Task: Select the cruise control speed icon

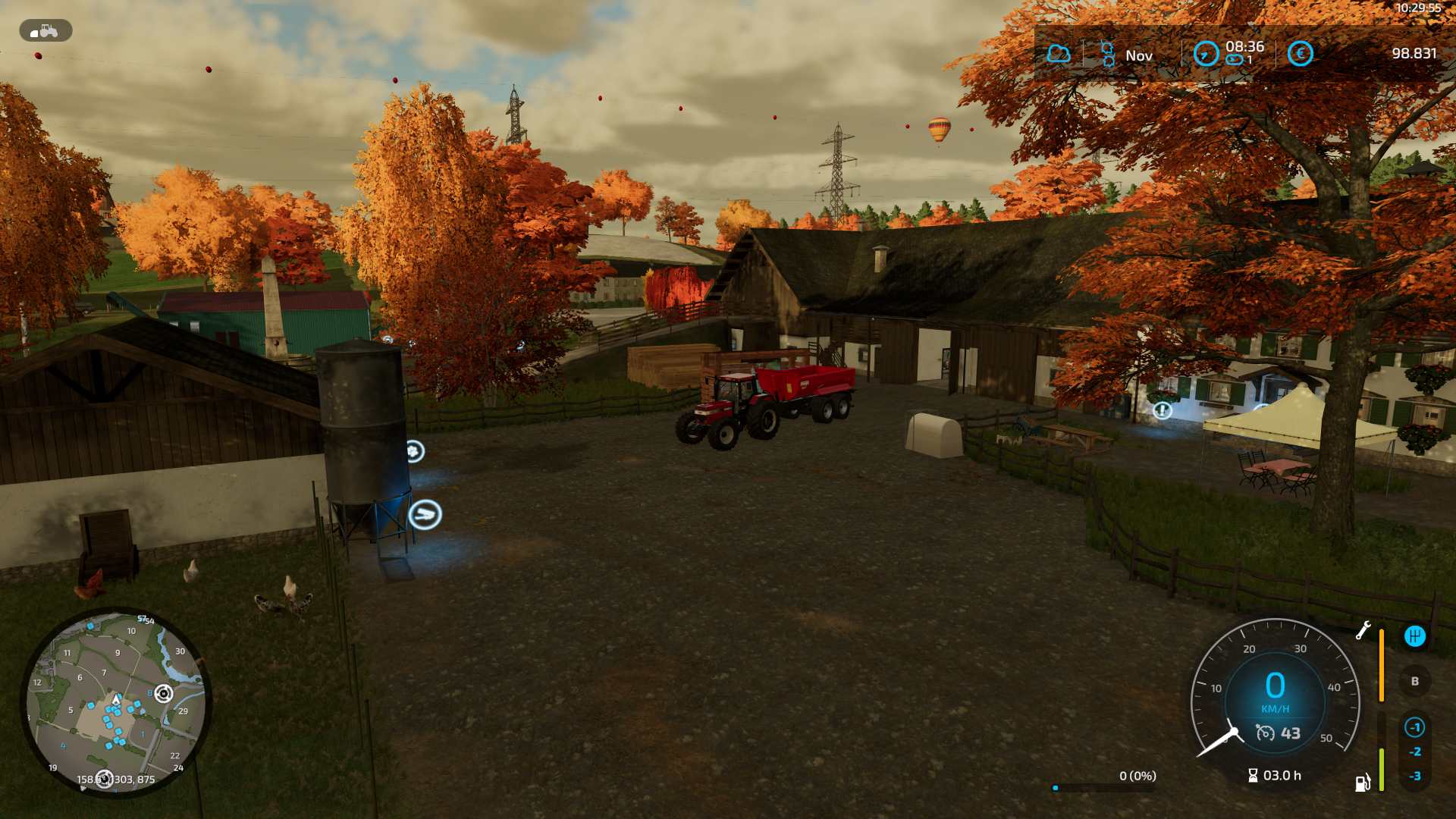Action: point(1265,733)
